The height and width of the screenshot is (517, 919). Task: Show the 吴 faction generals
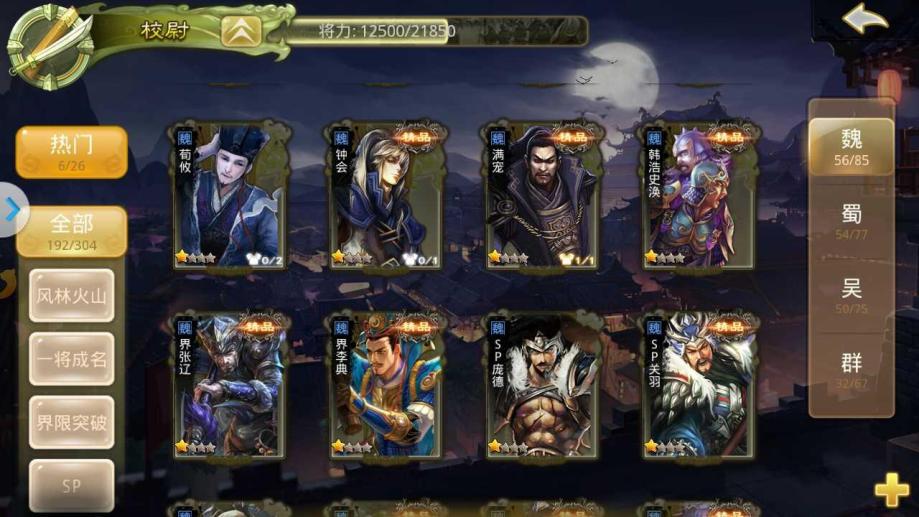click(851, 295)
